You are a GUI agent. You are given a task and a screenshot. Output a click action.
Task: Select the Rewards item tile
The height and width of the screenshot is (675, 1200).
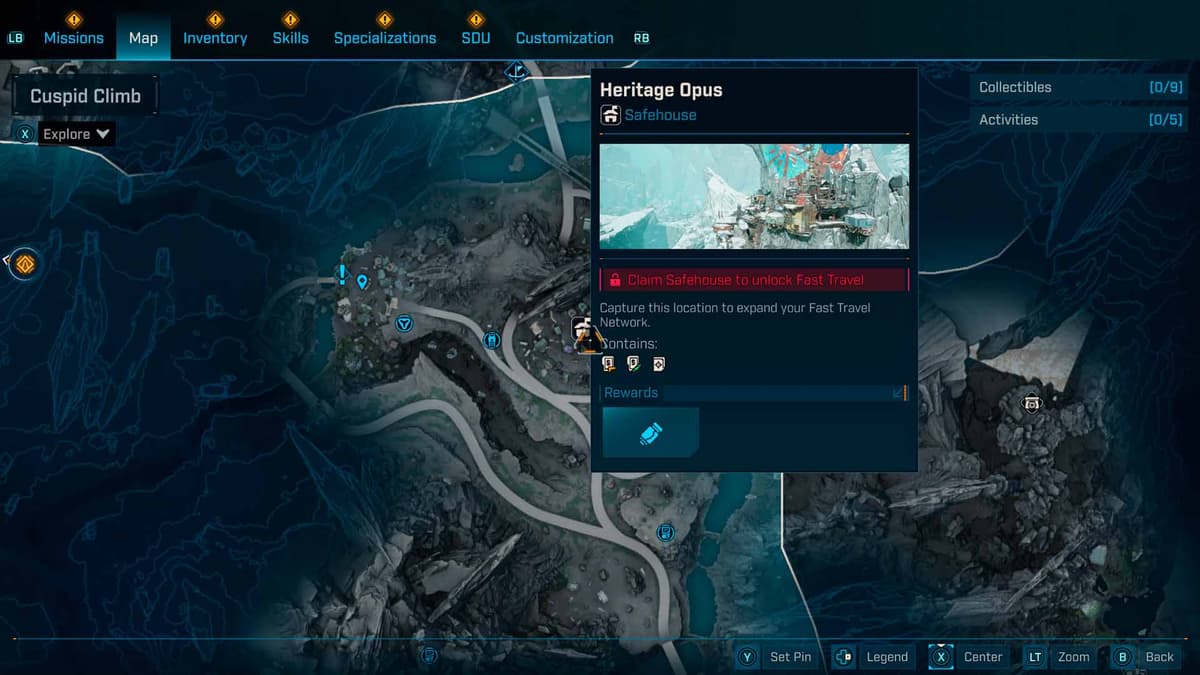click(650, 432)
